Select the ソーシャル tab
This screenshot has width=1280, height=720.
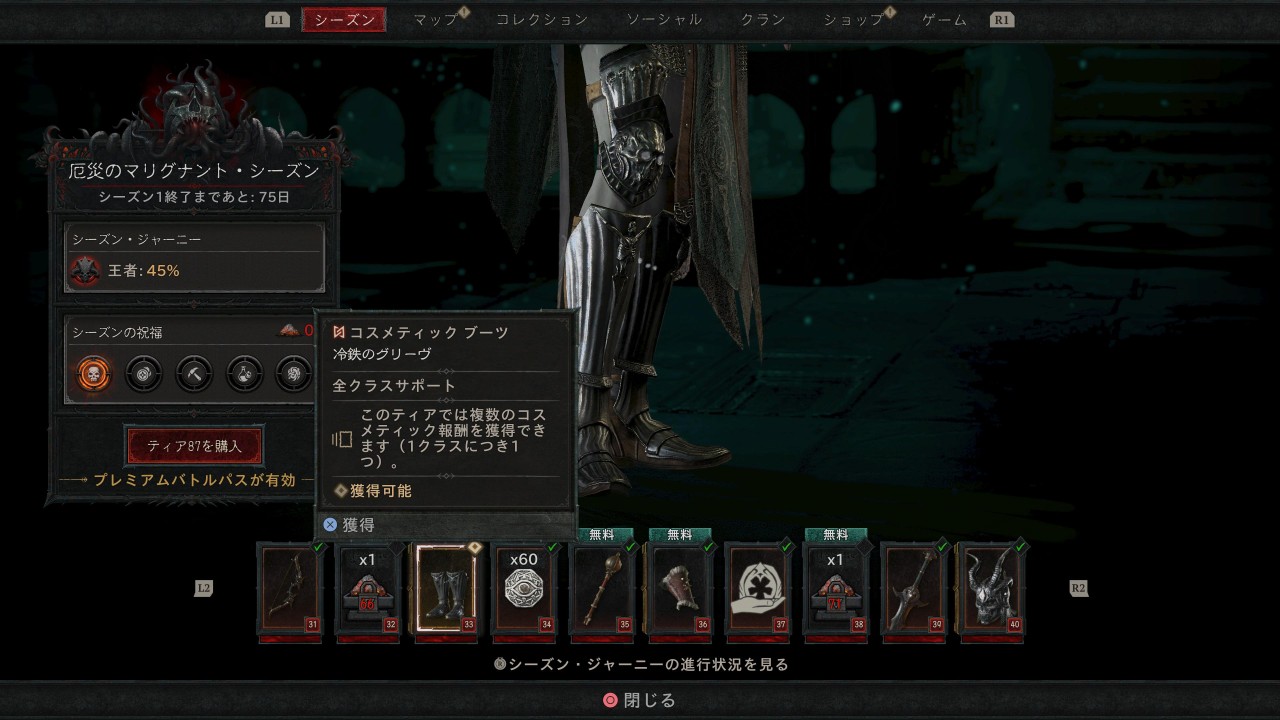click(664, 20)
